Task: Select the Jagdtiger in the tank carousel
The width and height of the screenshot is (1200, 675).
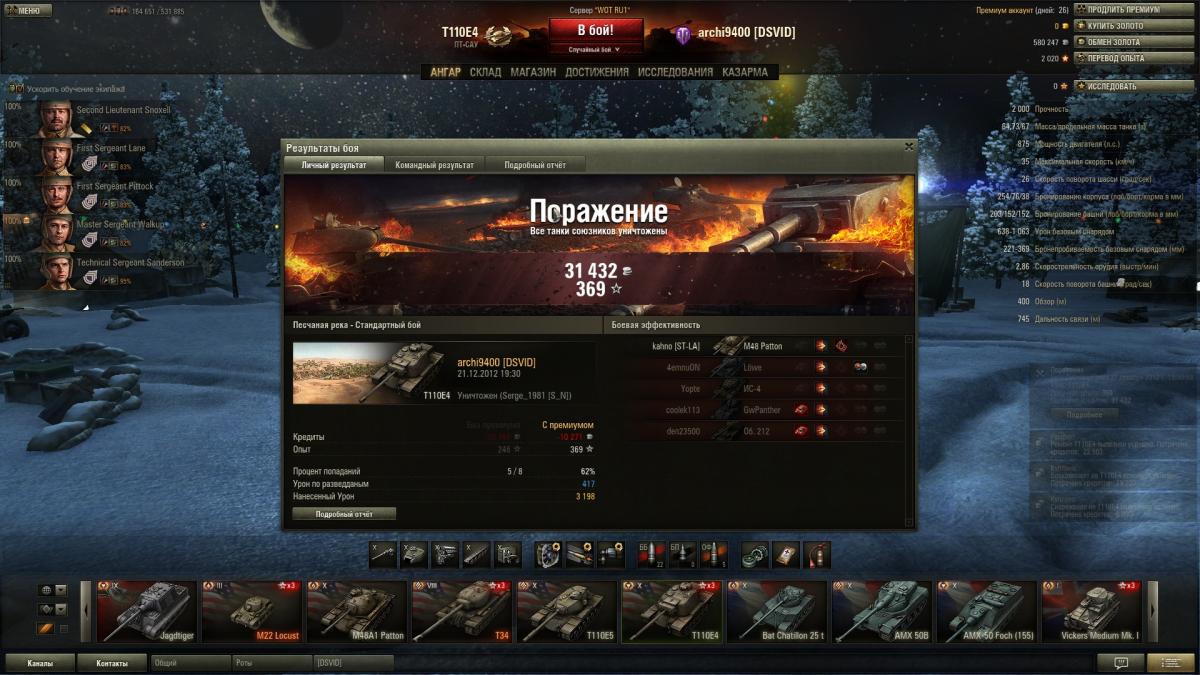Action: [x=147, y=611]
